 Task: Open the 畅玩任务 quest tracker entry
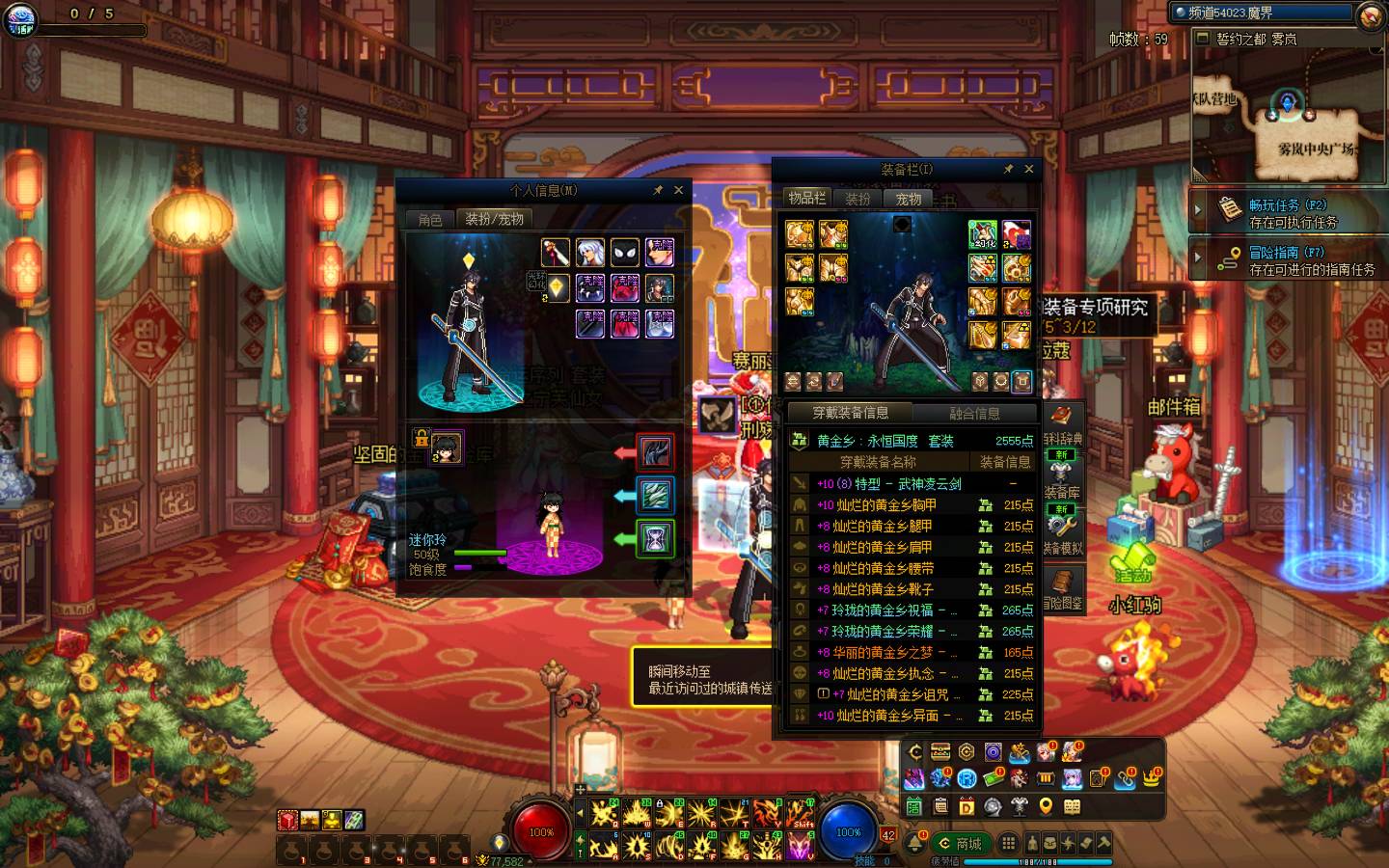[1288, 212]
